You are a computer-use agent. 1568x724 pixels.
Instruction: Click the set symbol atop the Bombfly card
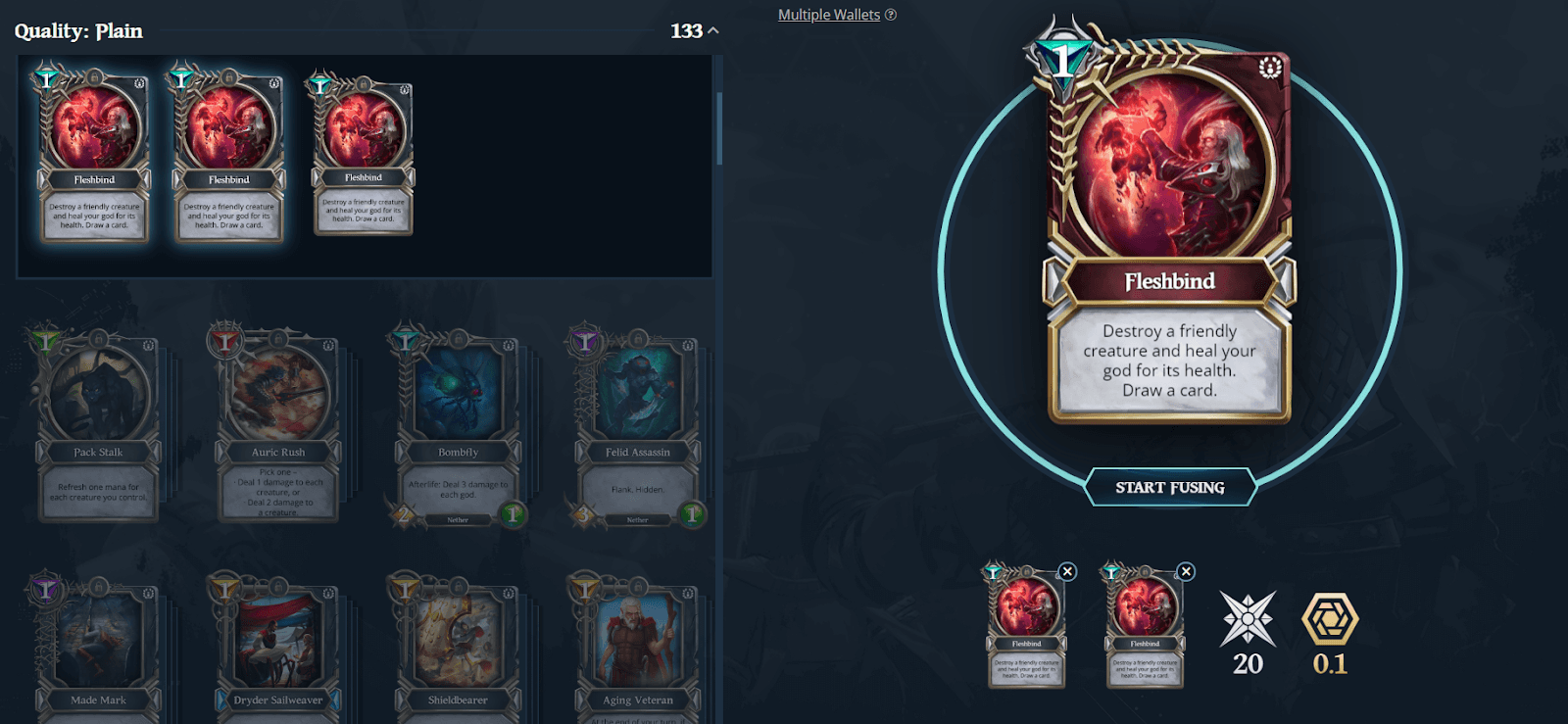[507, 346]
